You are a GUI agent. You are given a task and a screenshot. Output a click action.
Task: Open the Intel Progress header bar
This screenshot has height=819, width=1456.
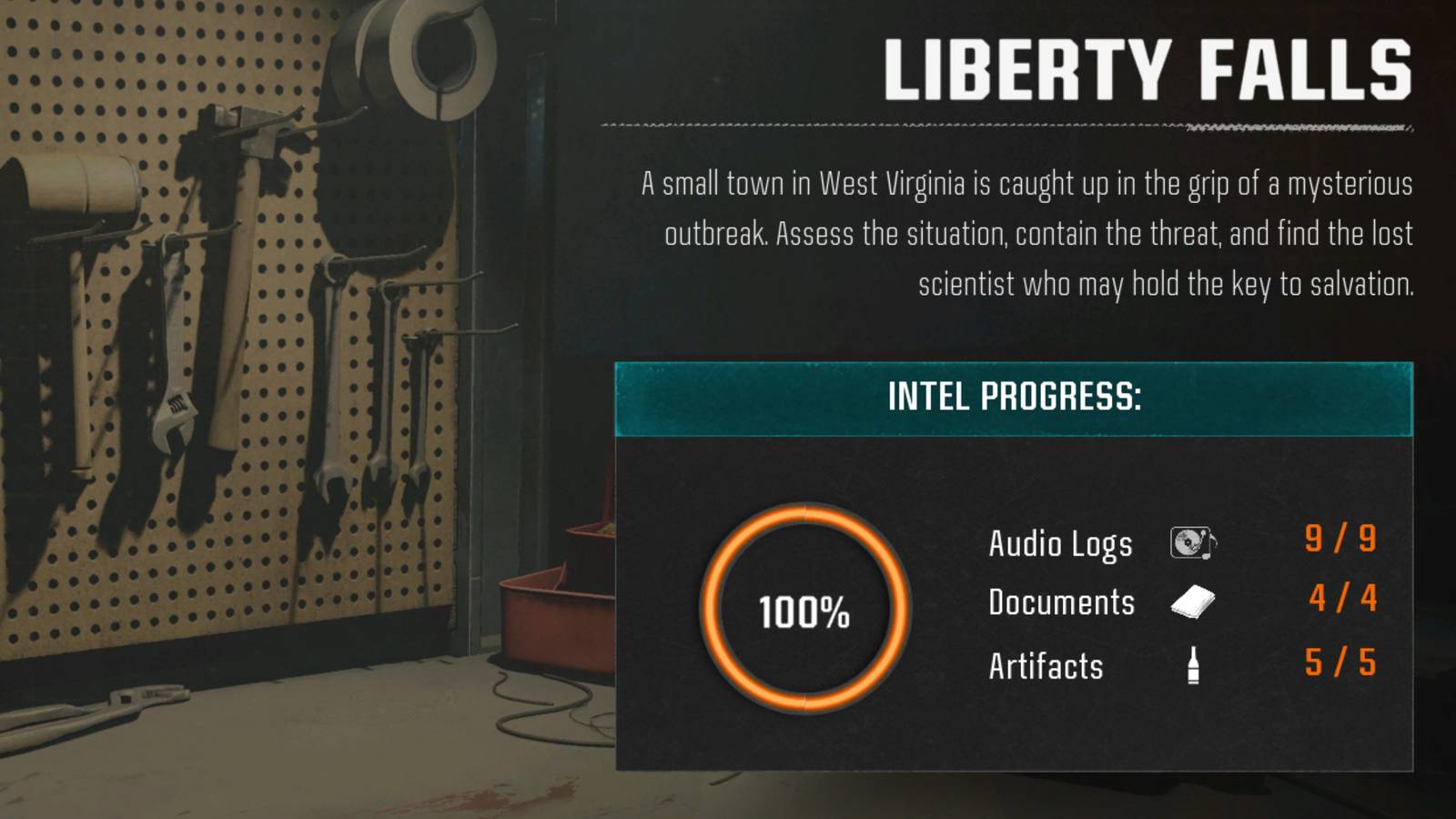tap(1013, 398)
